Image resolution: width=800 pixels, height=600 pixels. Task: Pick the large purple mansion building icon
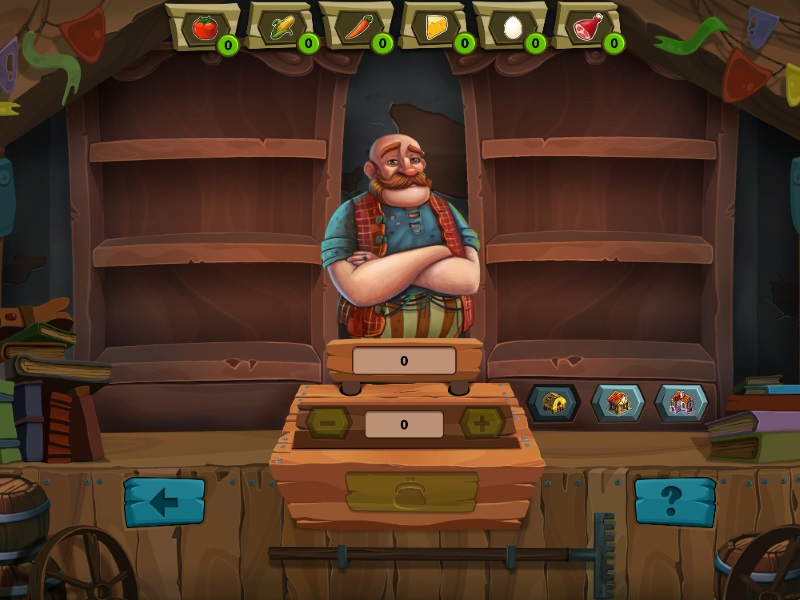click(x=681, y=403)
